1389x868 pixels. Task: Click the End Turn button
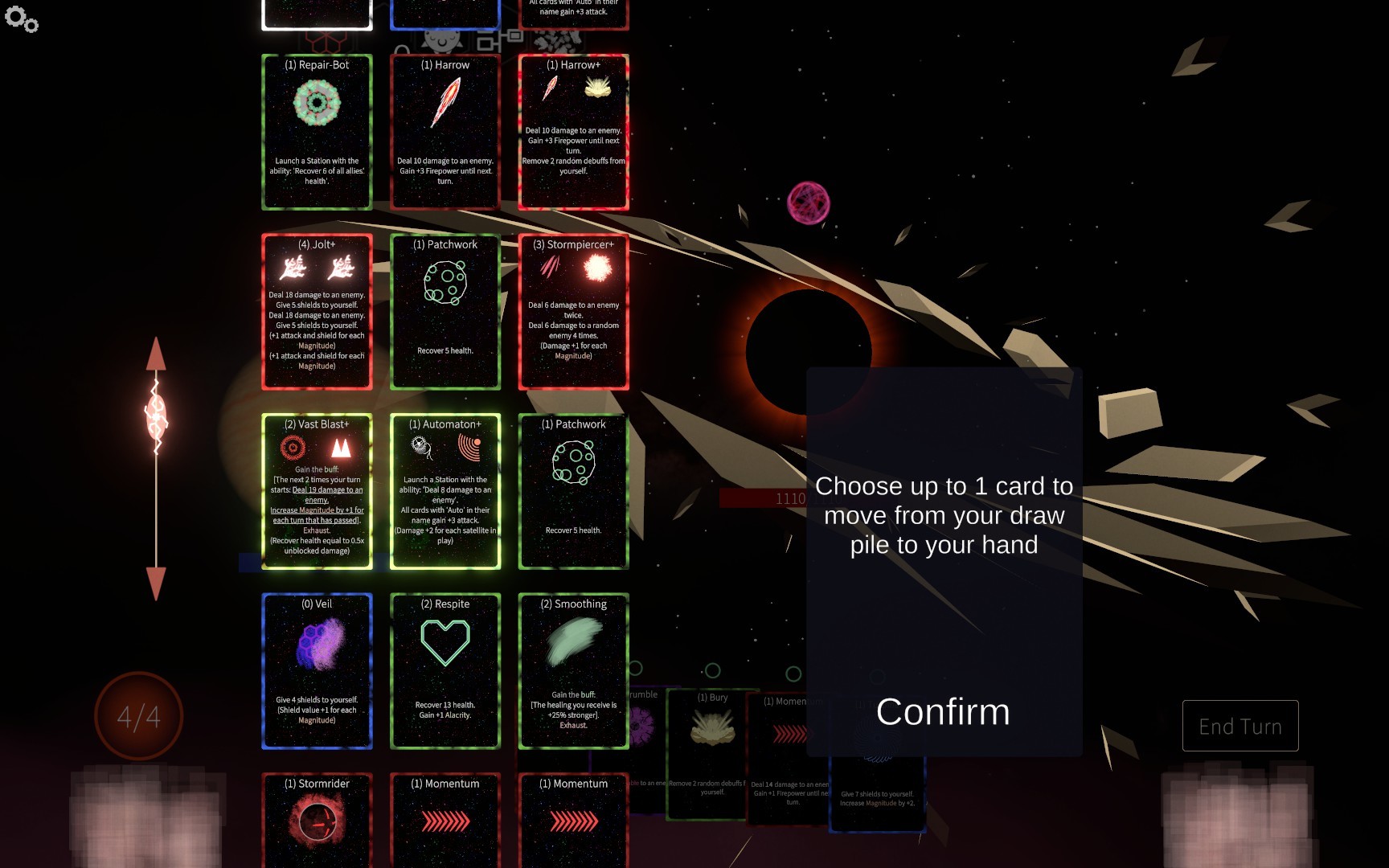[x=1239, y=726]
